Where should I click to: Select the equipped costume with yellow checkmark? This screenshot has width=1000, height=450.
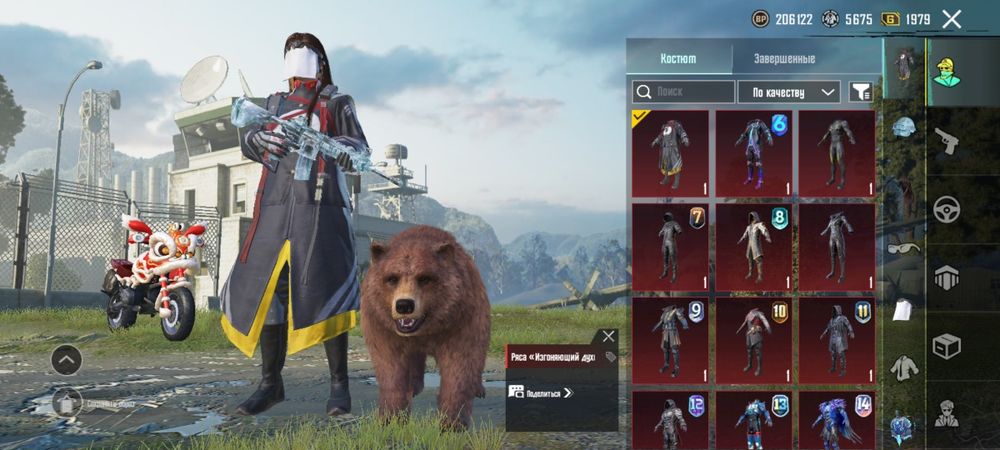(x=670, y=153)
